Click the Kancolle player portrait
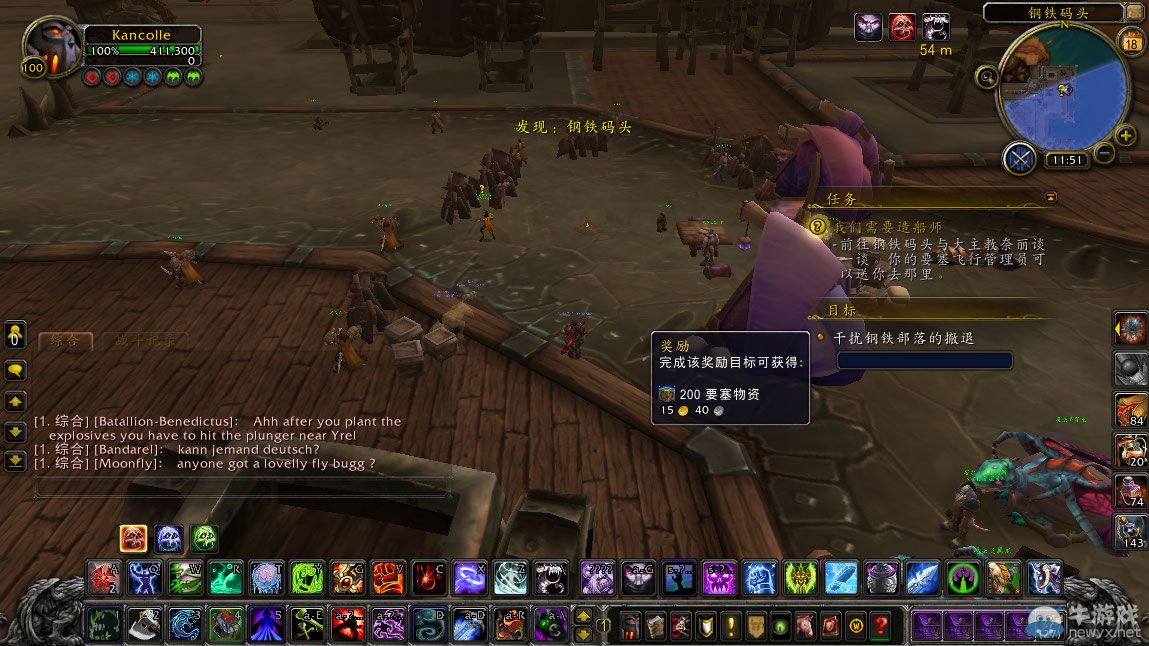Image resolution: width=1149 pixels, height=646 pixels. point(50,46)
